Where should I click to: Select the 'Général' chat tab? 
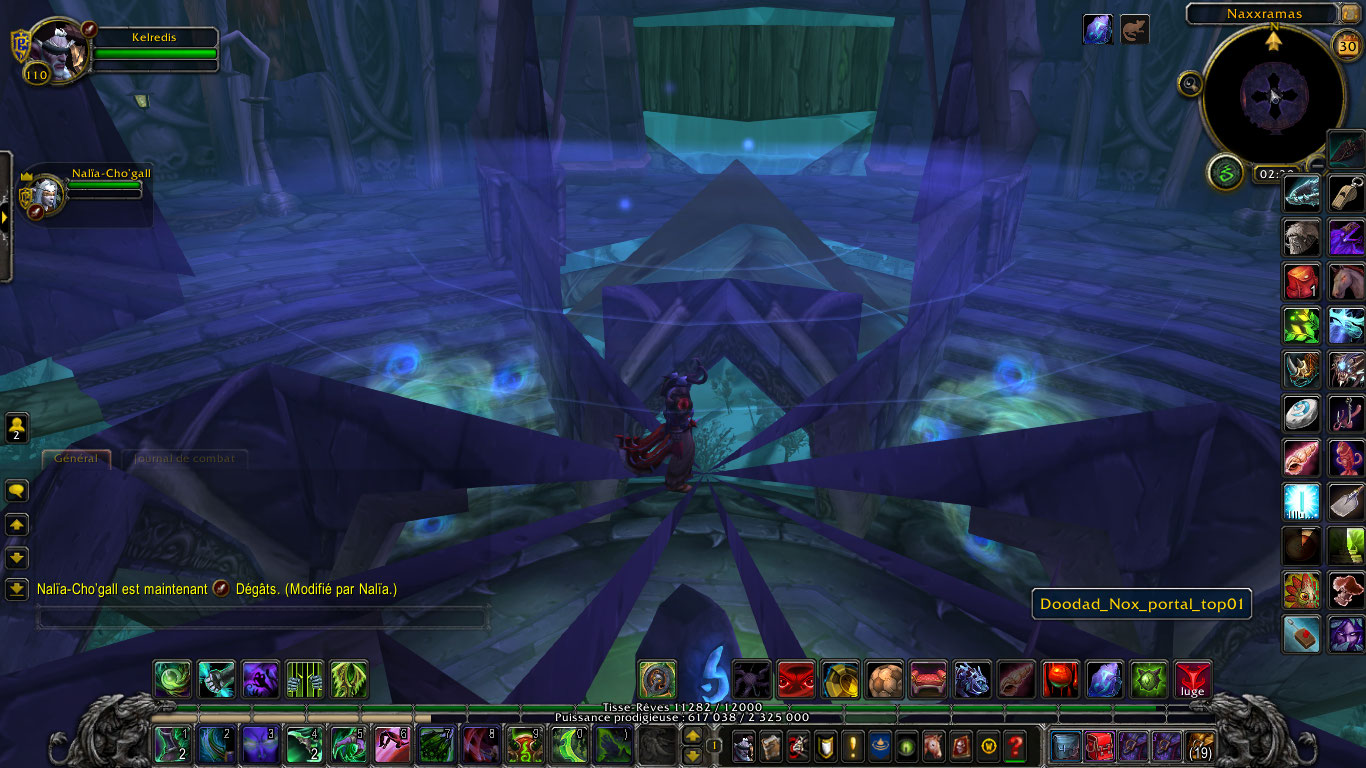click(x=75, y=459)
